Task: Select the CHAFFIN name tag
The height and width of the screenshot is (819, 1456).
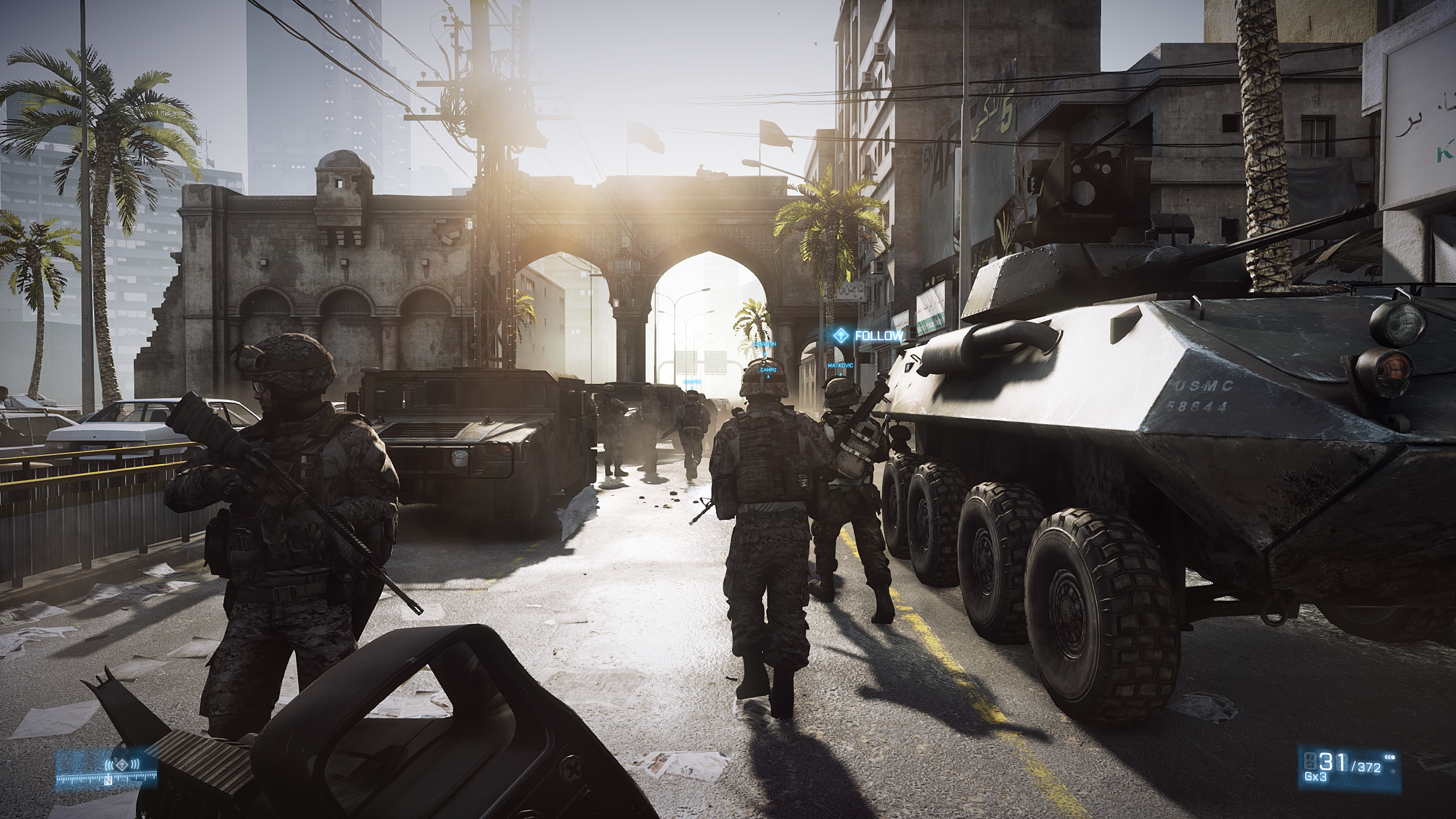Action: (x=765, y=344)
